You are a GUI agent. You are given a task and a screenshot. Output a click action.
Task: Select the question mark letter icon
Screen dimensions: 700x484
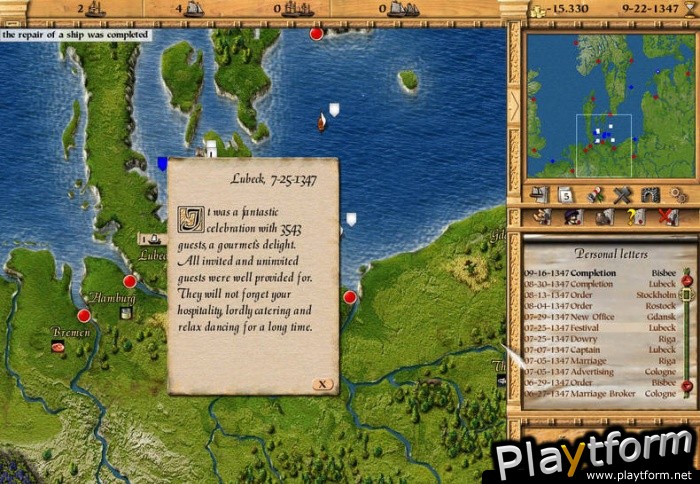pos(633,216)
